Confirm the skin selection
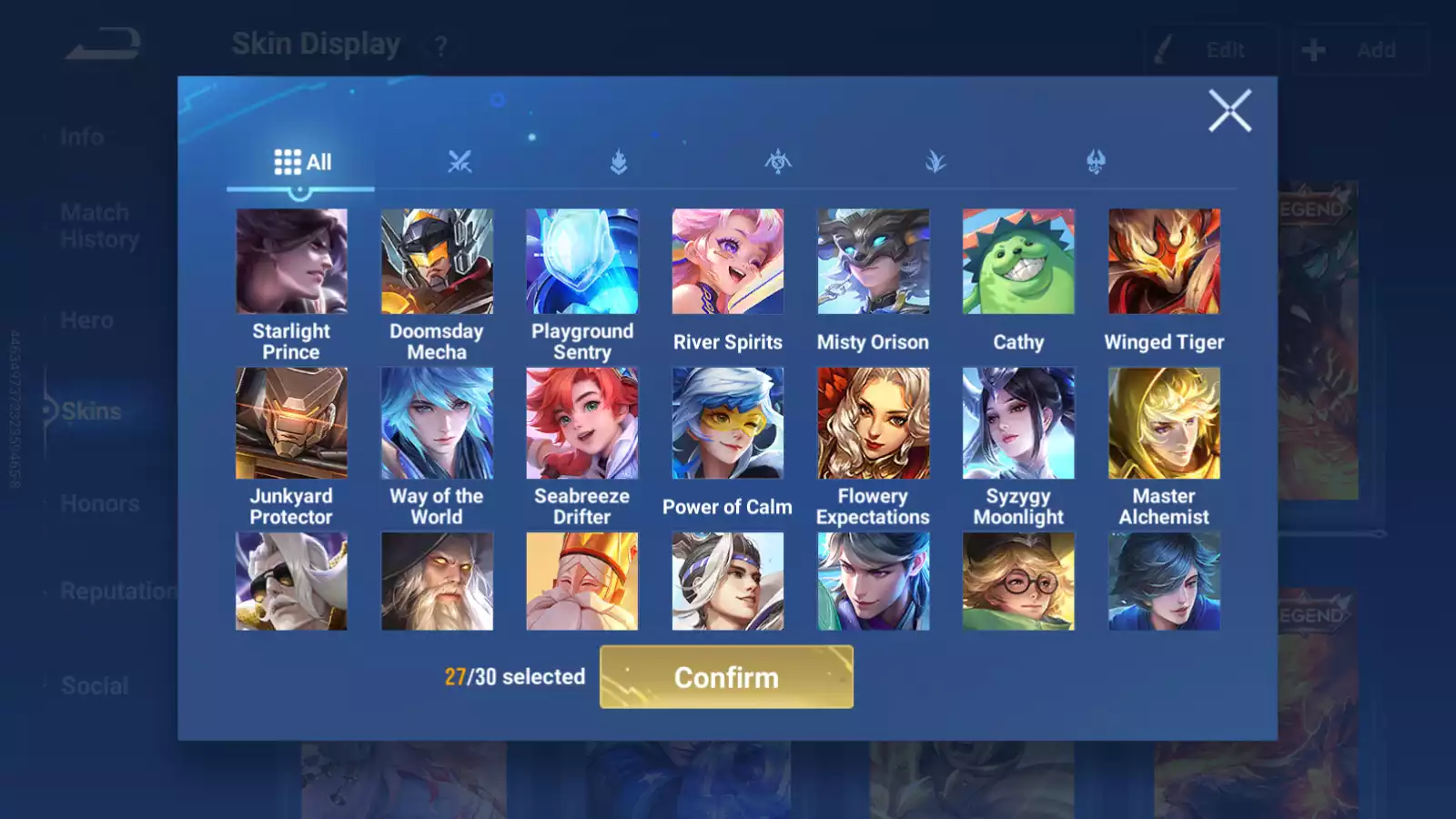The height and width of the screenshot is (819, 1456). [x=726, y=677]
